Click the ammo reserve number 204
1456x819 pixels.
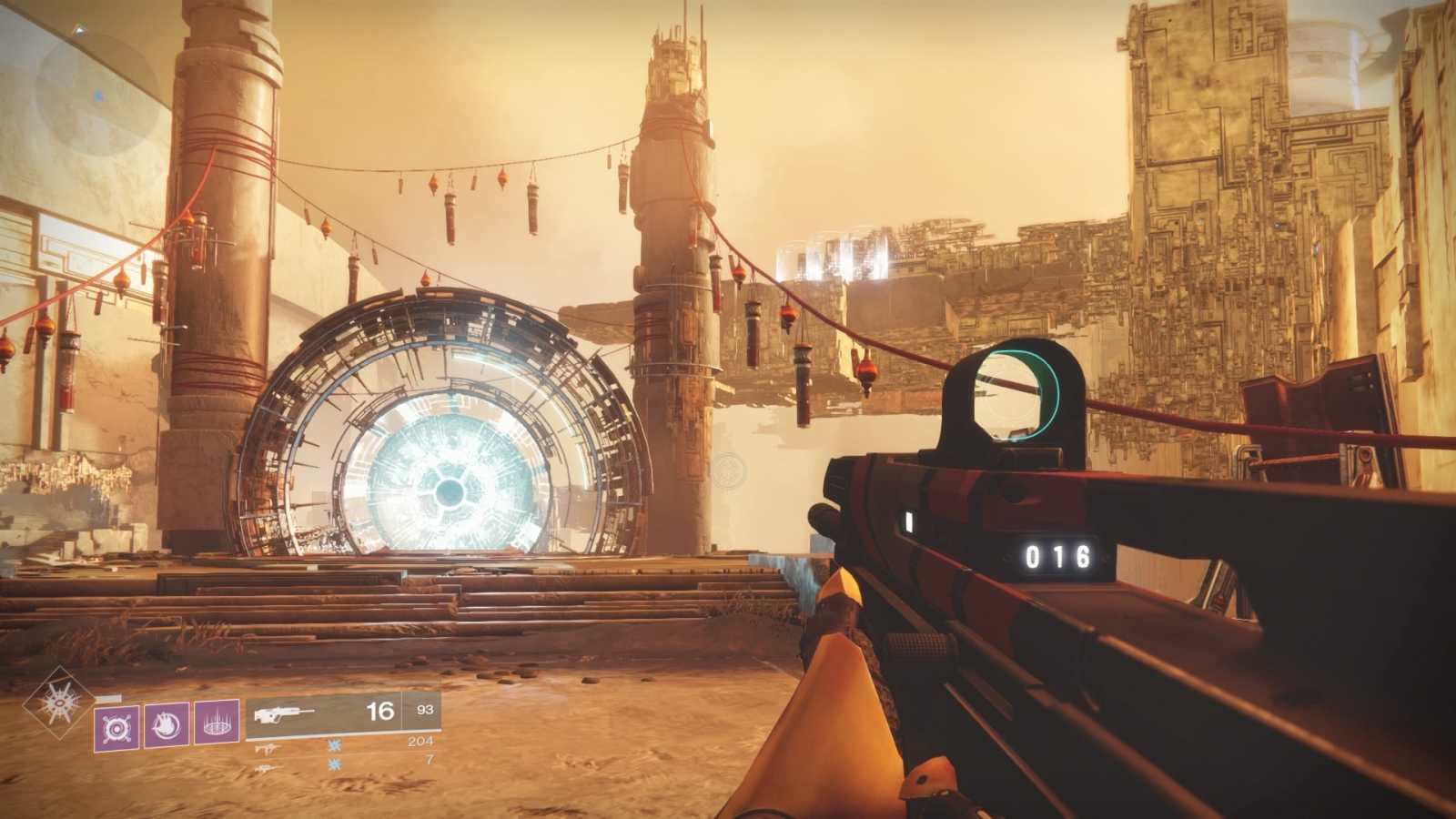[420, 740]
